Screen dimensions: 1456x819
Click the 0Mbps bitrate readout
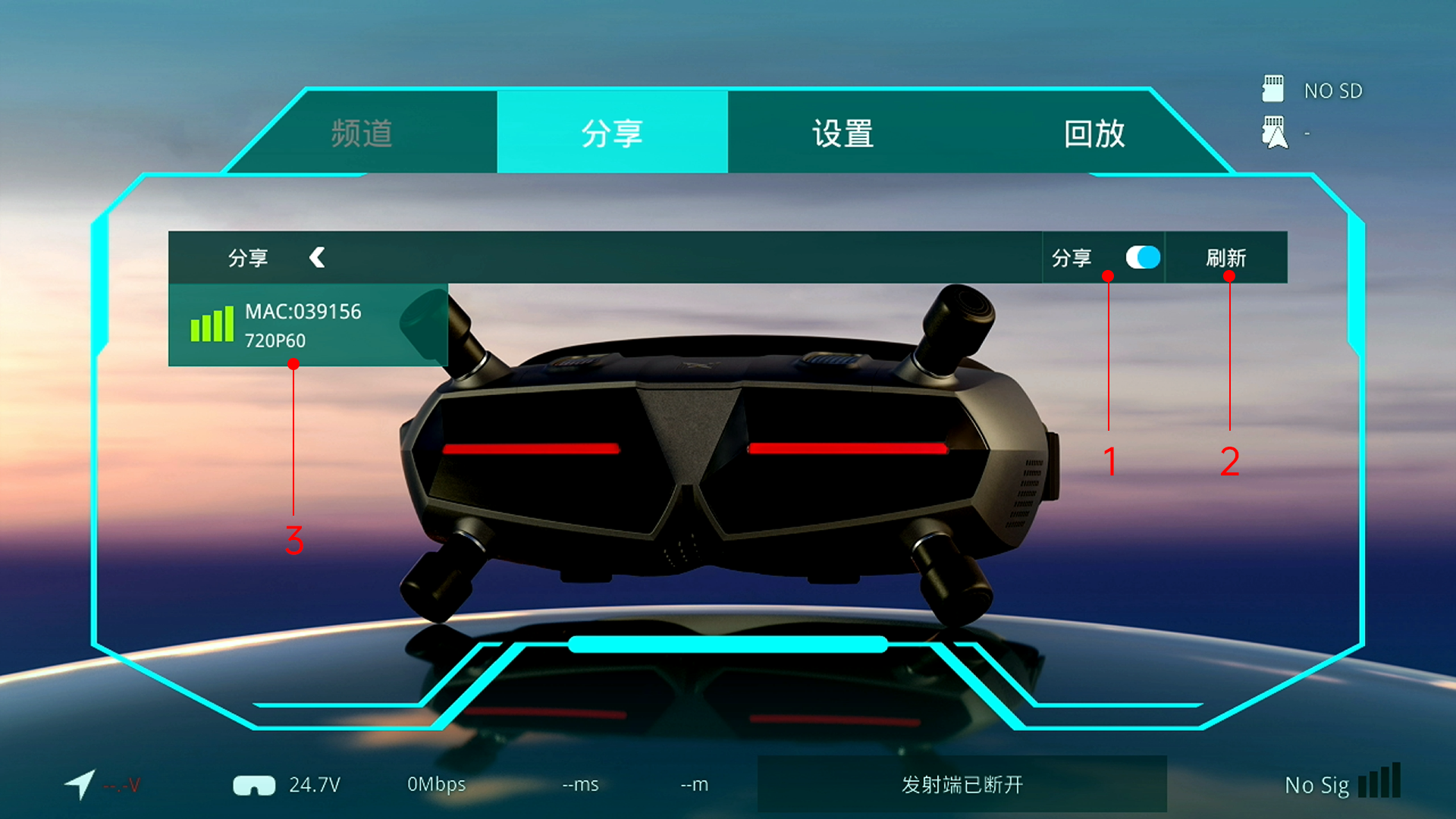437,785
